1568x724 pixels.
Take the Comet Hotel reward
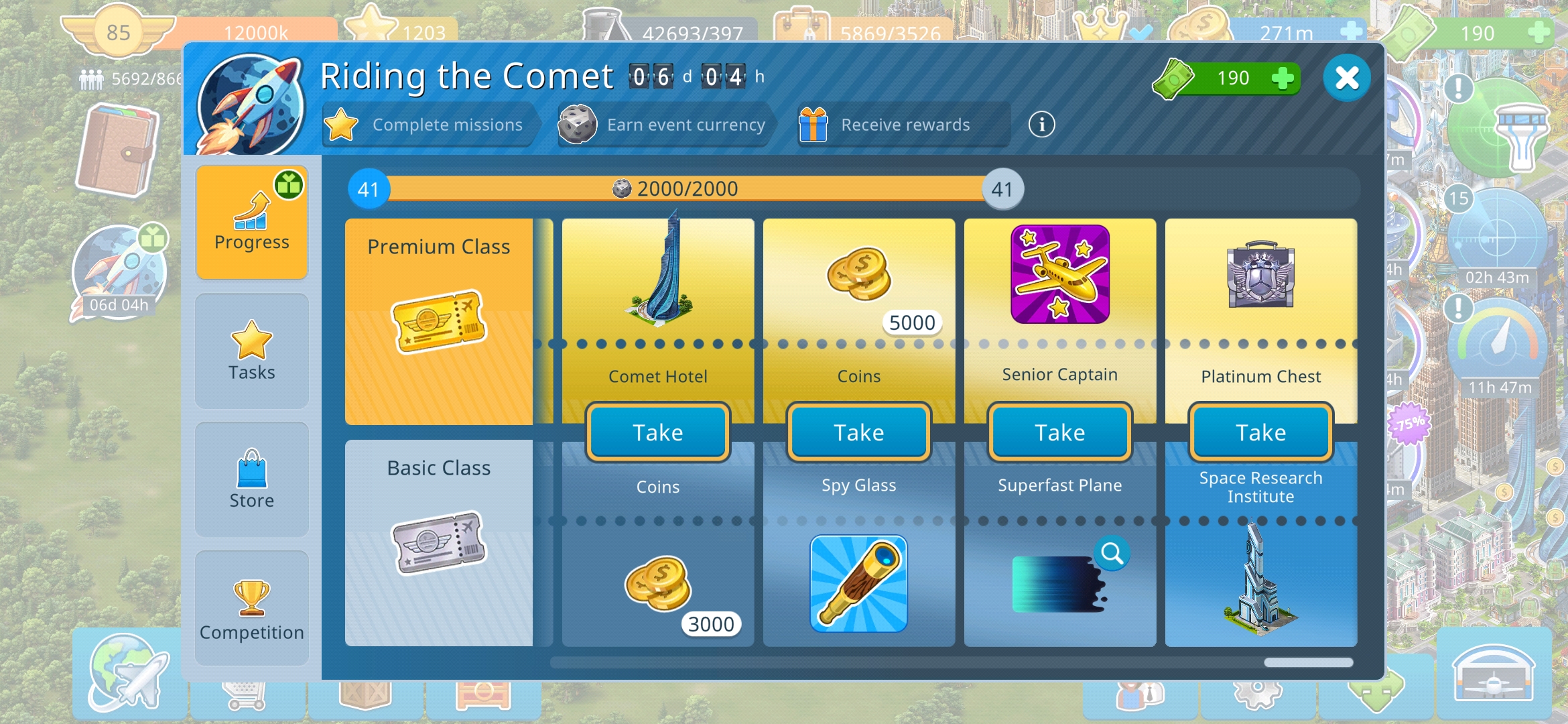[x=658, y=432]
